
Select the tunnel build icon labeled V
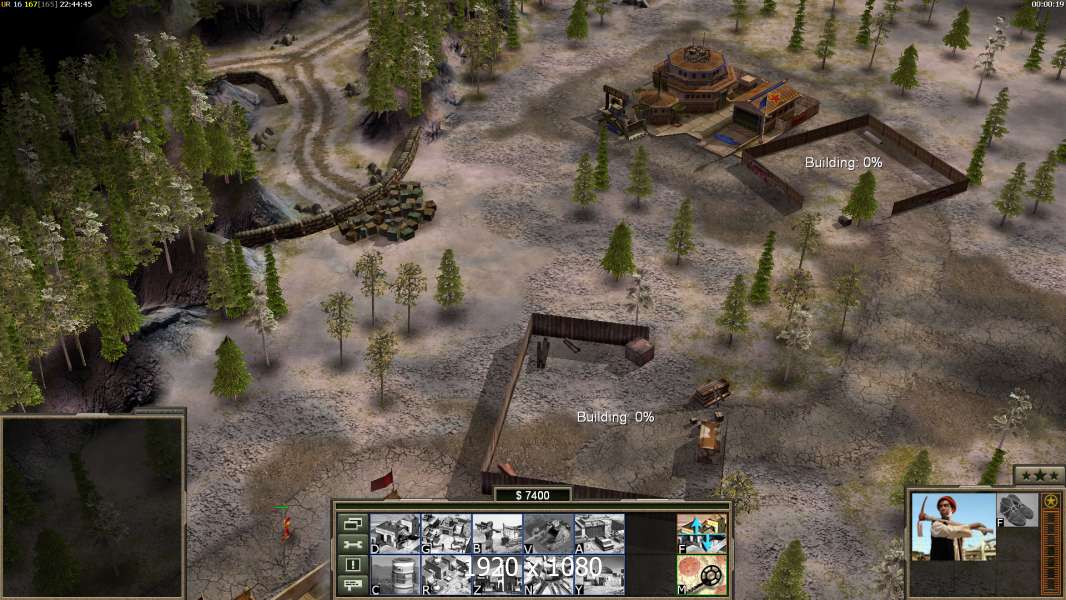coord(547,533)
